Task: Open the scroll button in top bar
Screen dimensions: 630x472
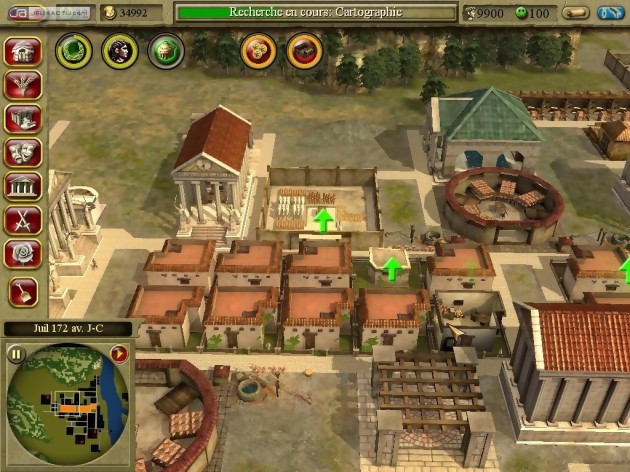Action: click(x=575, y=13)
